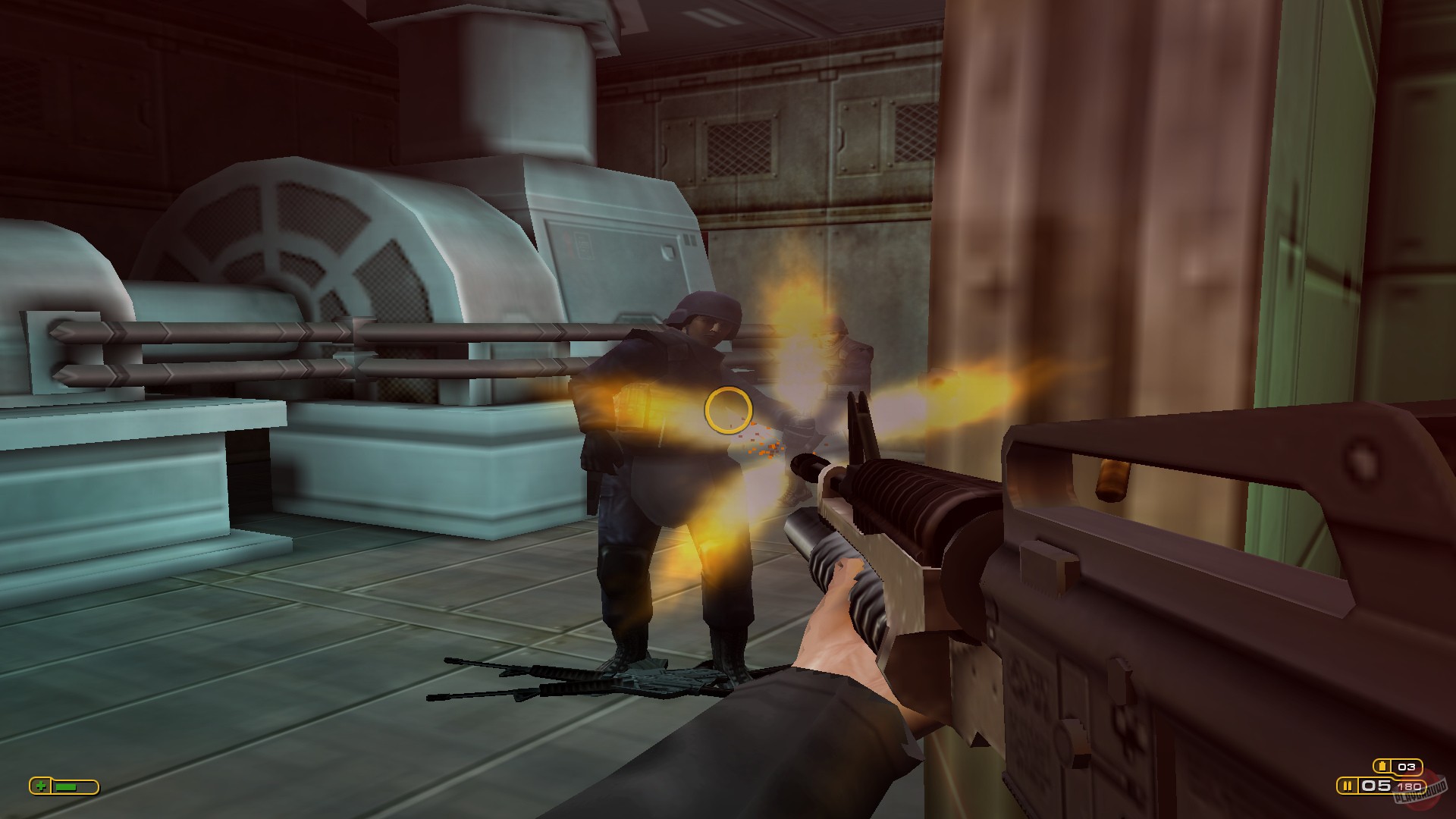This screenshot has height=819, width=1456.
Task: Click the green health cross icon
Action: [41, 786]
